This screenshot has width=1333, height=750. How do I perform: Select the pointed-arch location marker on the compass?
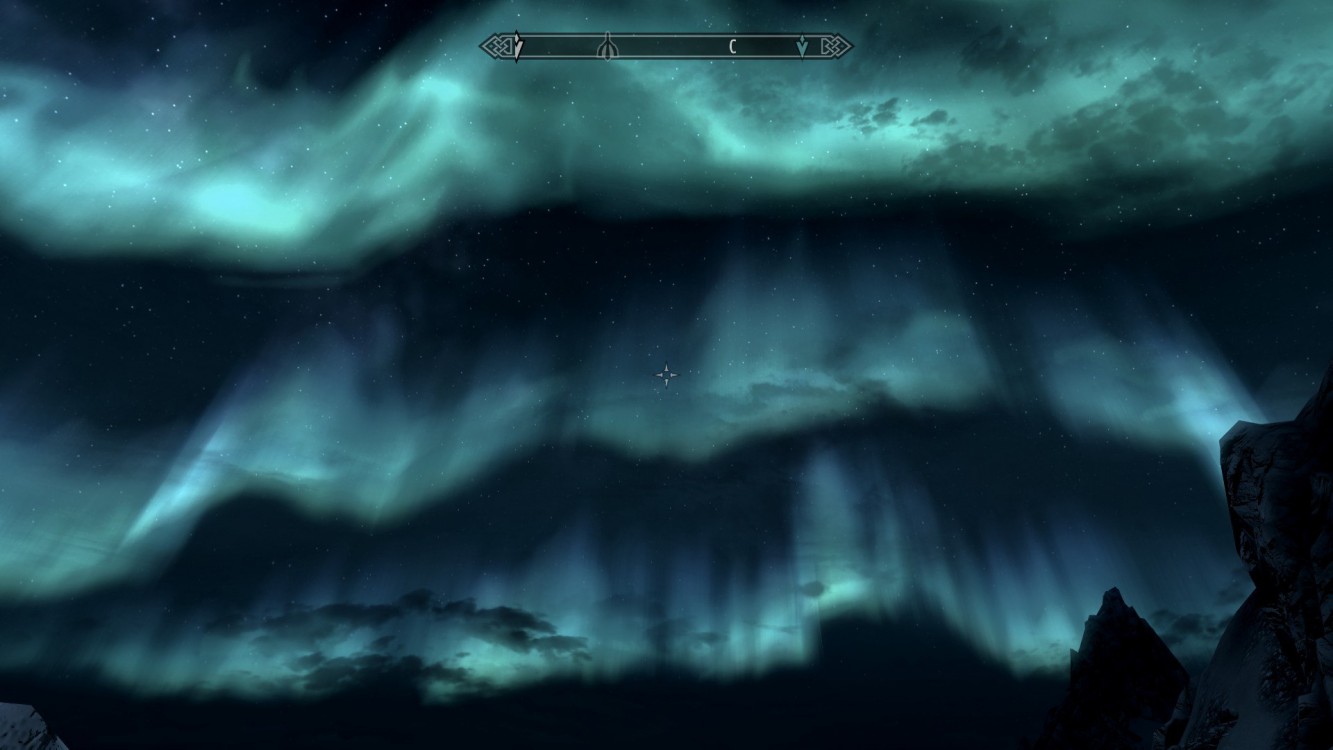pos(606,46)
